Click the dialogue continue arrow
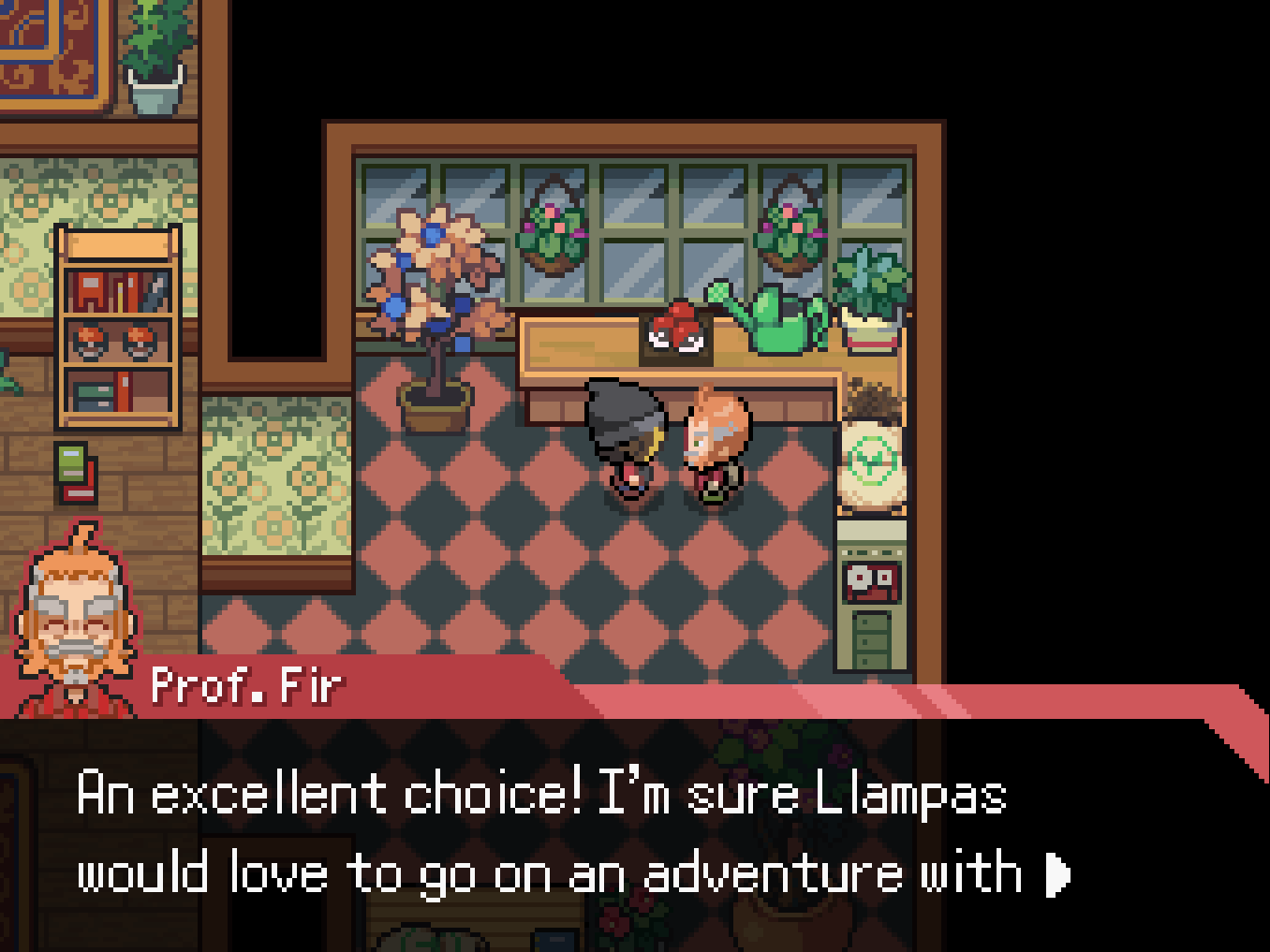The image size is (1270, 952). 1057,874
